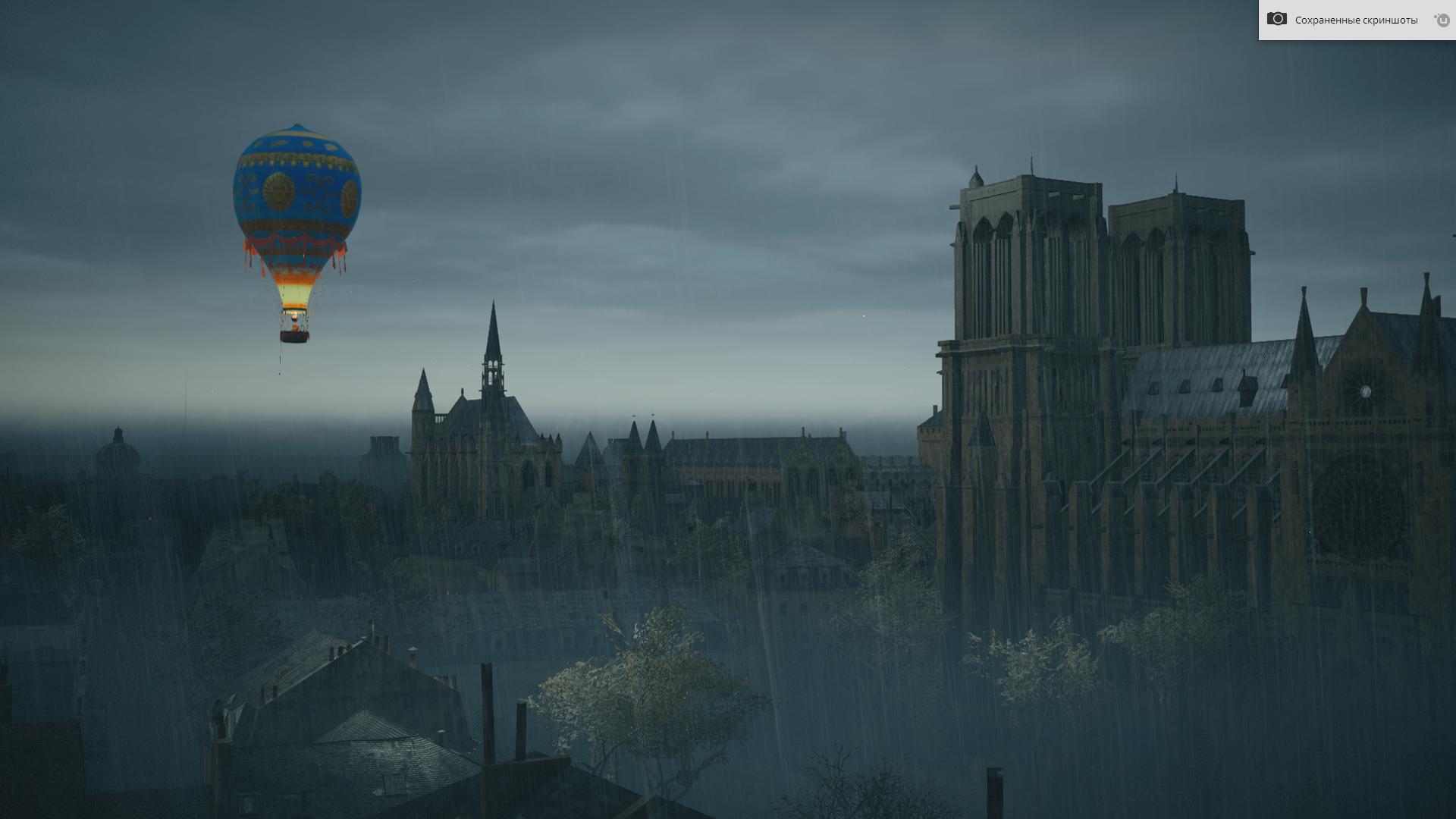Click the Uplay logo in the notification
Viewport: 1456px width, 819px height.
[x=1442, y=20]
